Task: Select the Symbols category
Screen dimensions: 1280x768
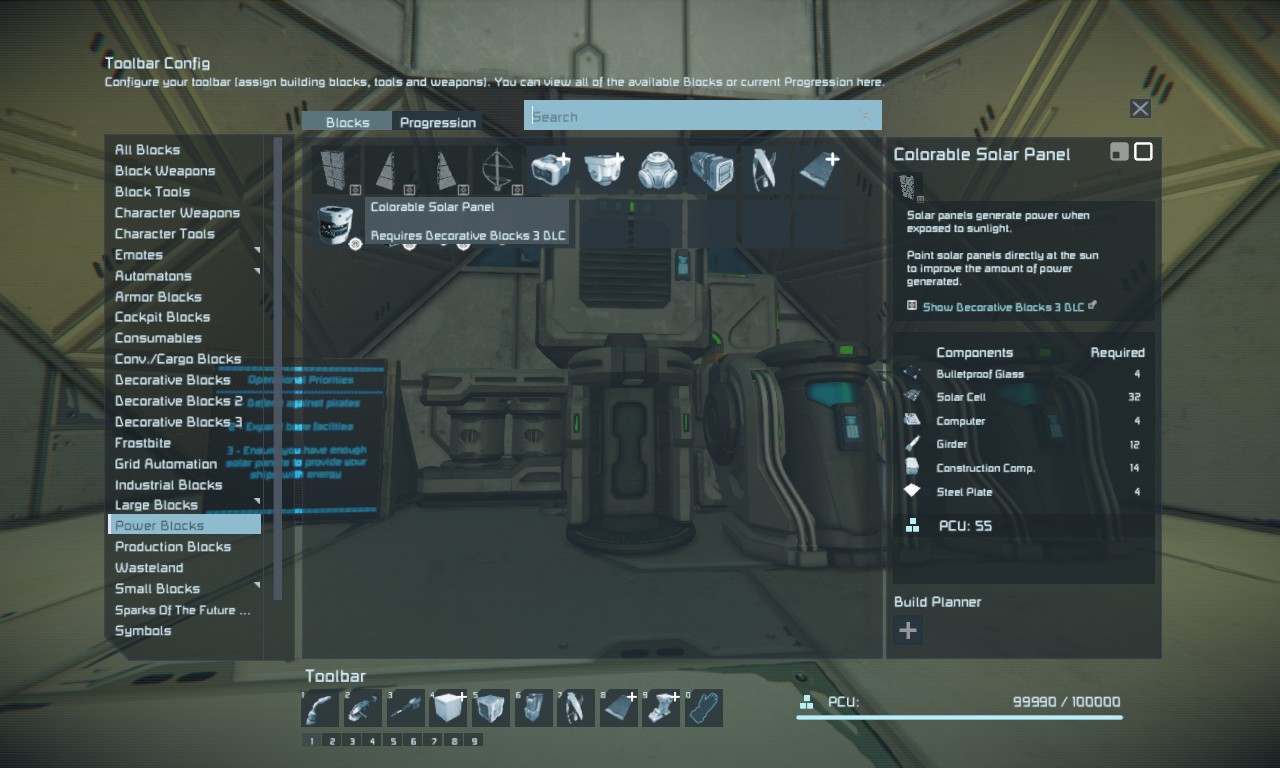Action: [x=143, y=631]
